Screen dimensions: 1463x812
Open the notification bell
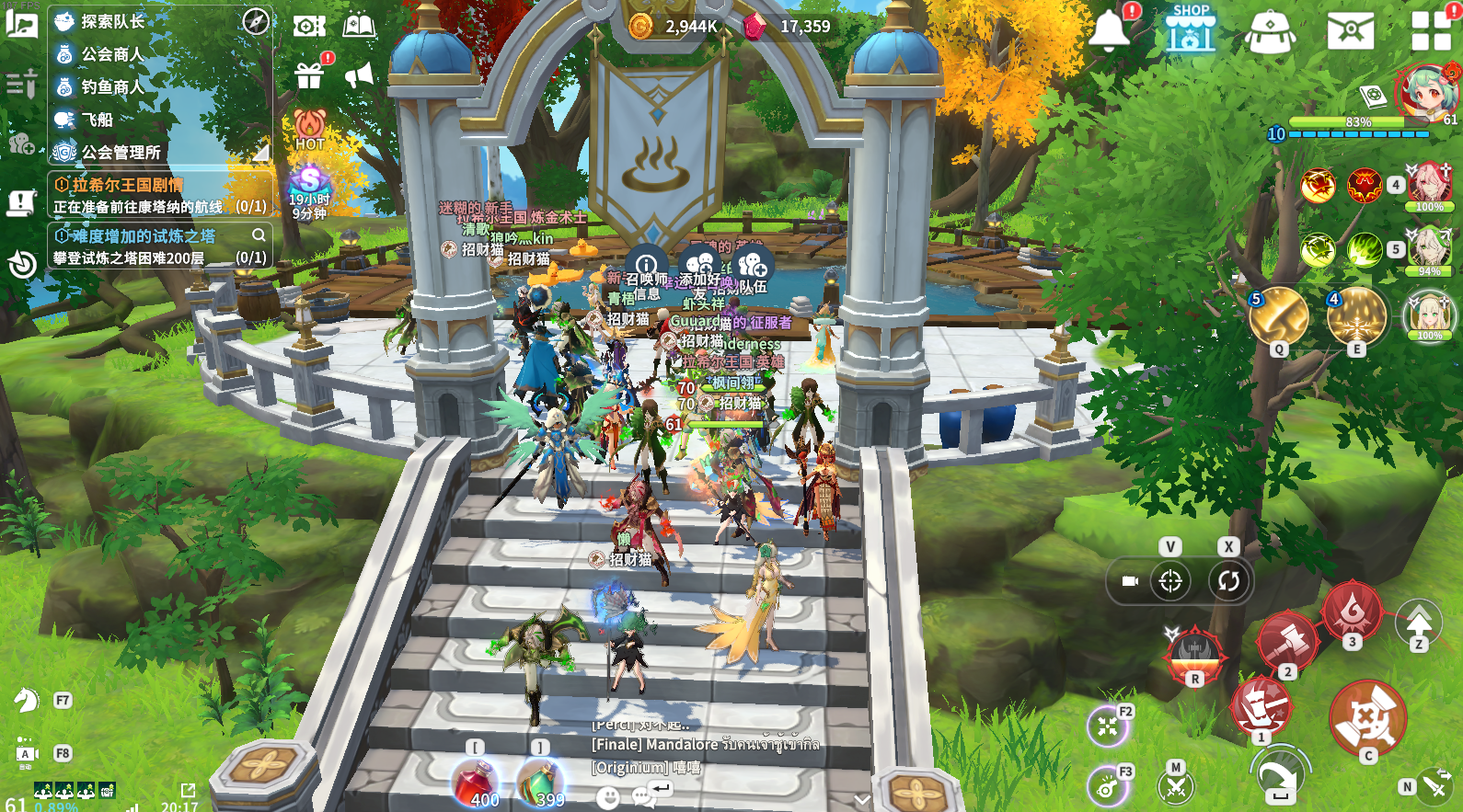point(1110,29)
